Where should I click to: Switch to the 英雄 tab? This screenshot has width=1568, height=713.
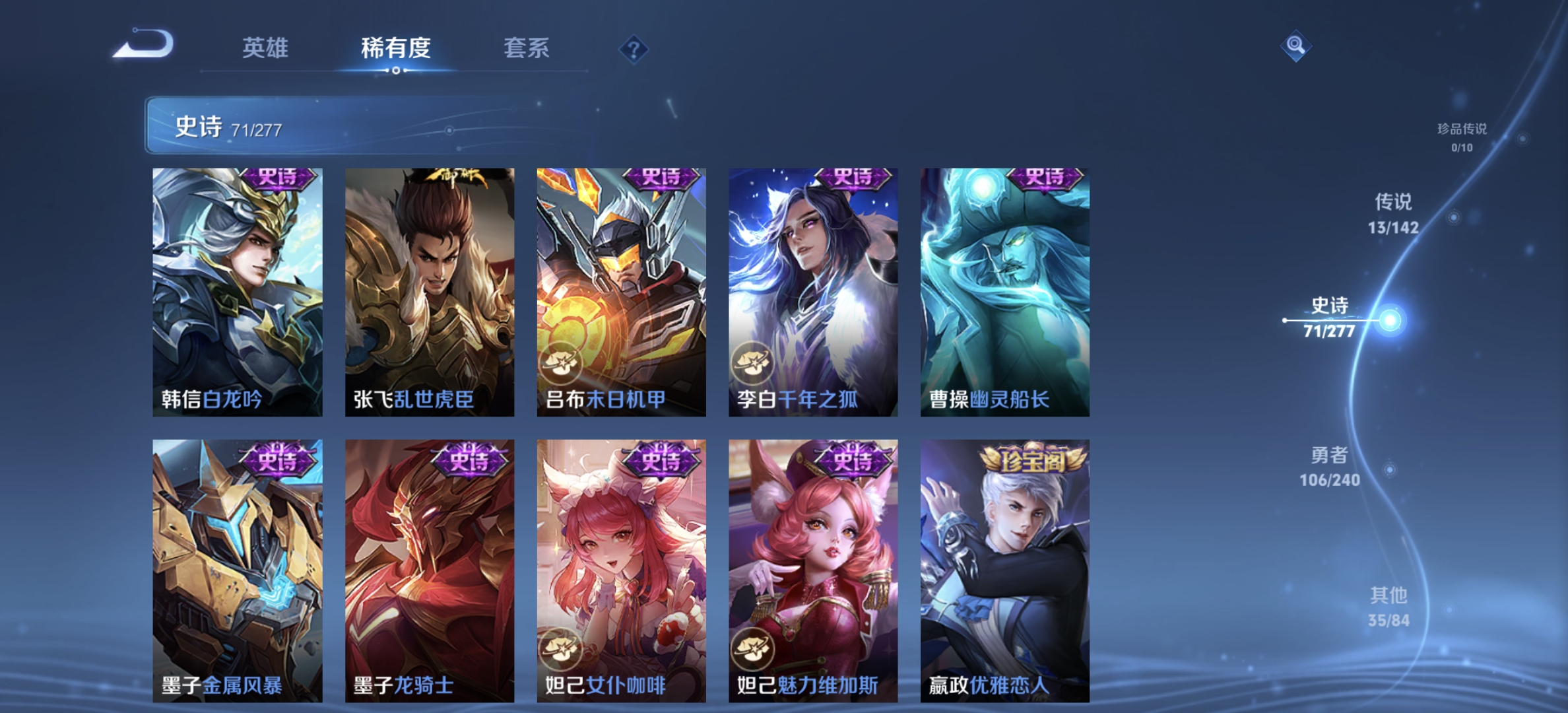(x=265, y=49)
